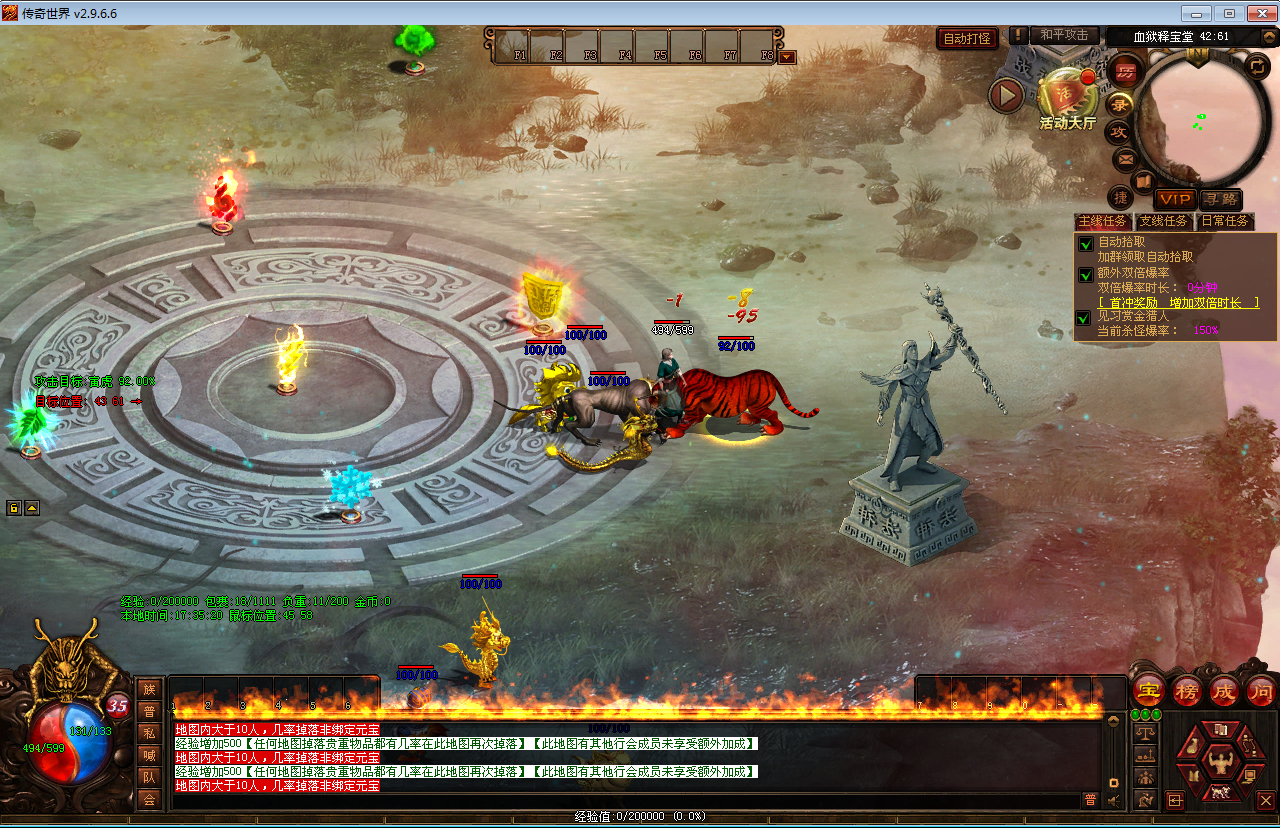
Task: Open the 成 achievements button
Action: pyautogui.click(x=1224, y=690)
